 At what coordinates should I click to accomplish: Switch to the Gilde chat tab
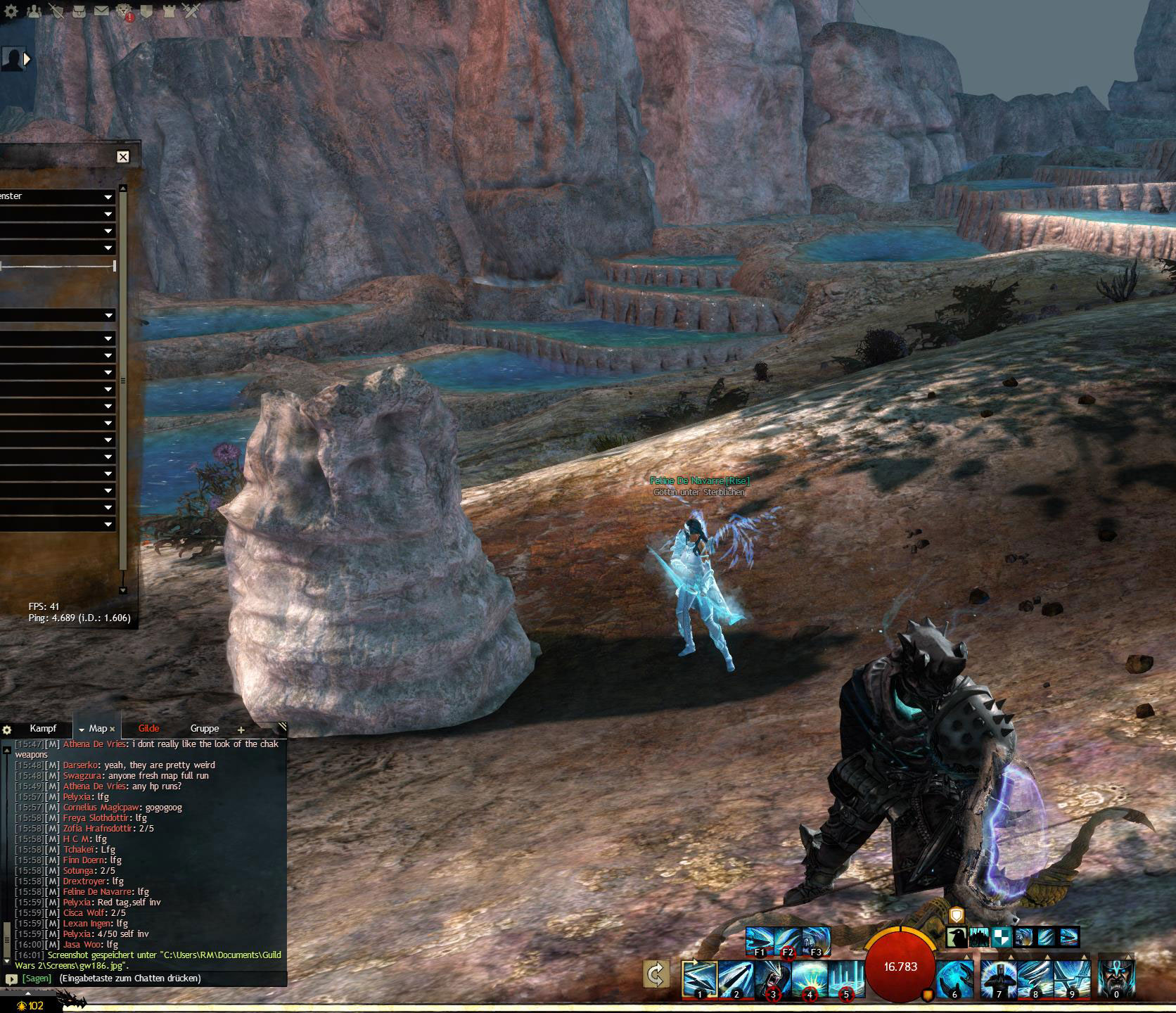(148, 729)
